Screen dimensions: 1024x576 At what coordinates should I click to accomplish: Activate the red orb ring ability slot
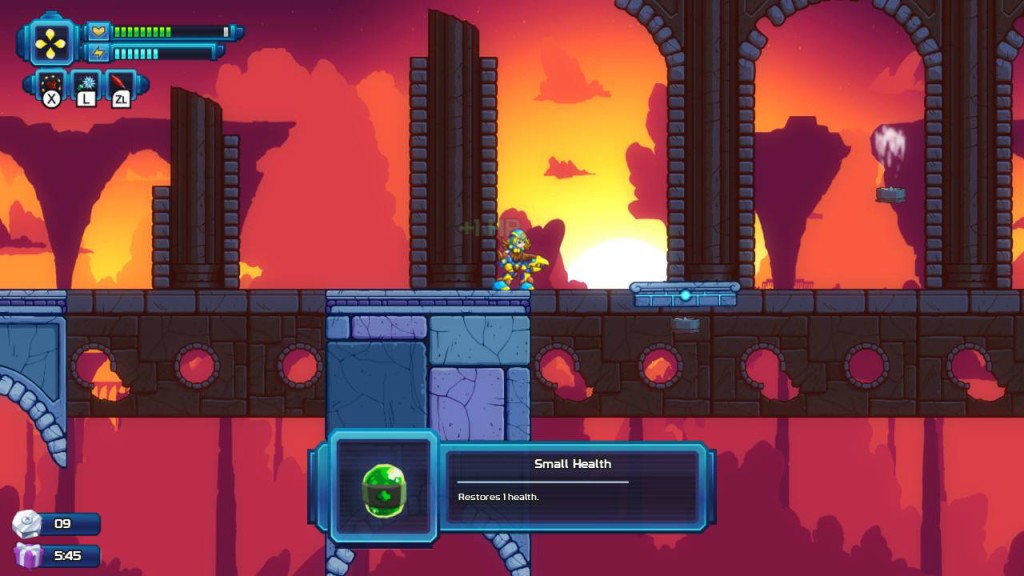pos(51,83)
